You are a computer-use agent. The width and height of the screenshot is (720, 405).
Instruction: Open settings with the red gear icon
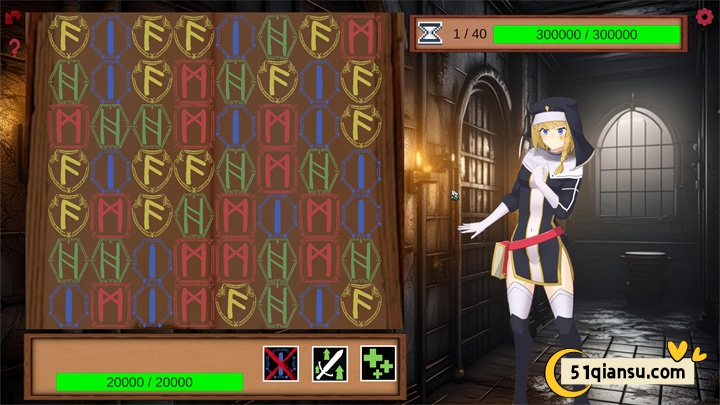tap(704, 17)
